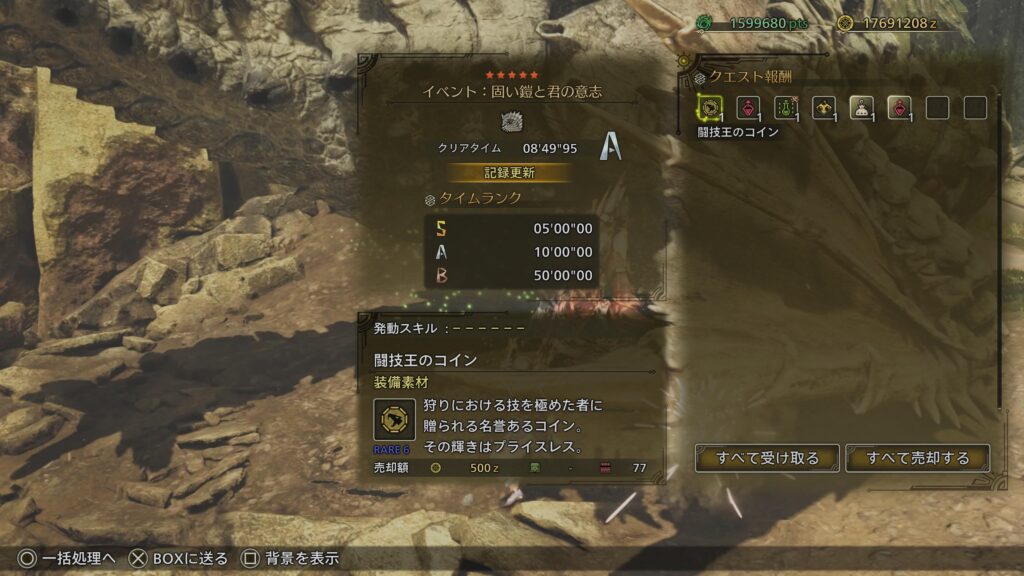Select the green flask reward item

tap(785, 107)
